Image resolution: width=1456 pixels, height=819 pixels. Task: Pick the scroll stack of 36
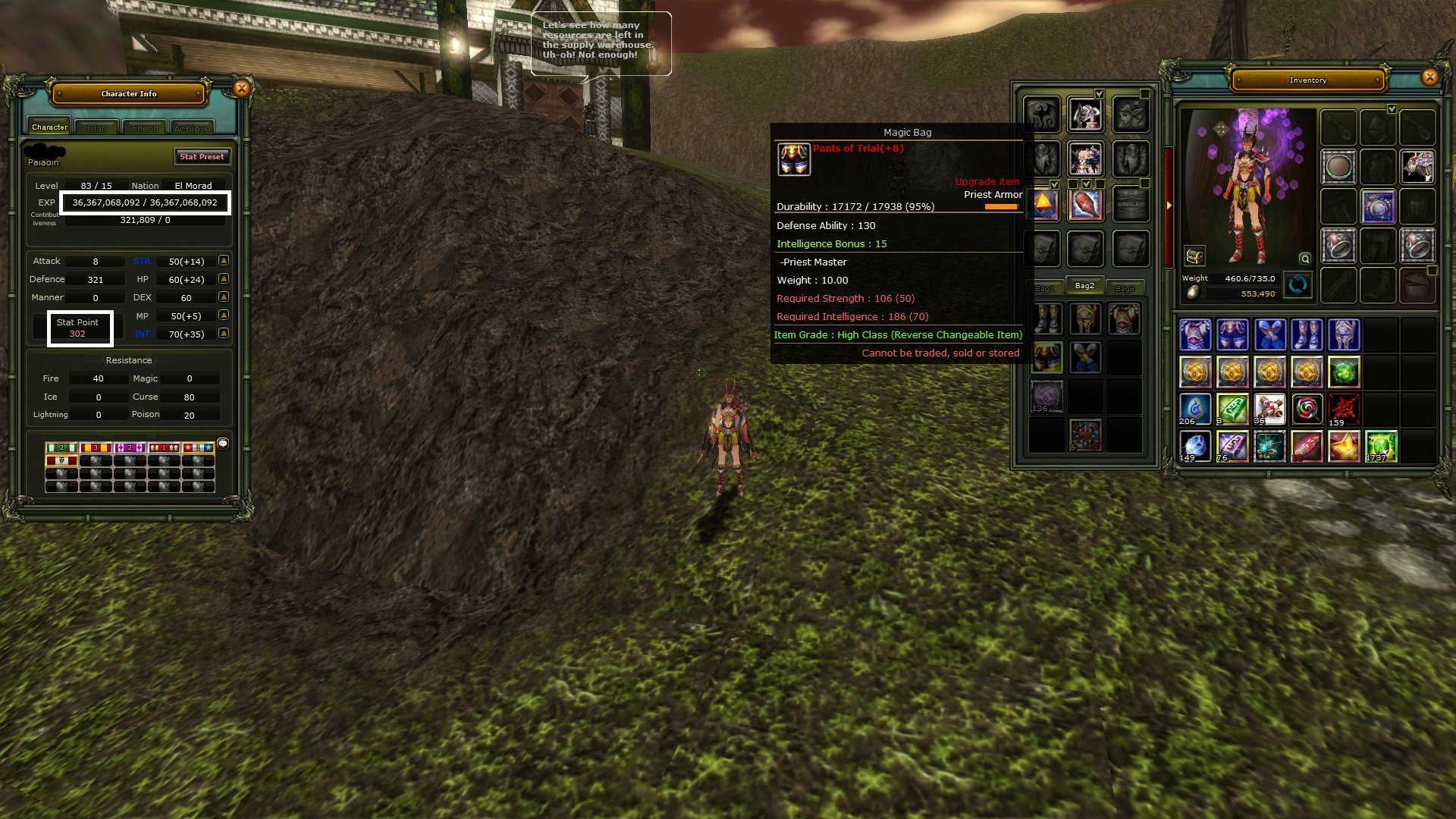1269,409
